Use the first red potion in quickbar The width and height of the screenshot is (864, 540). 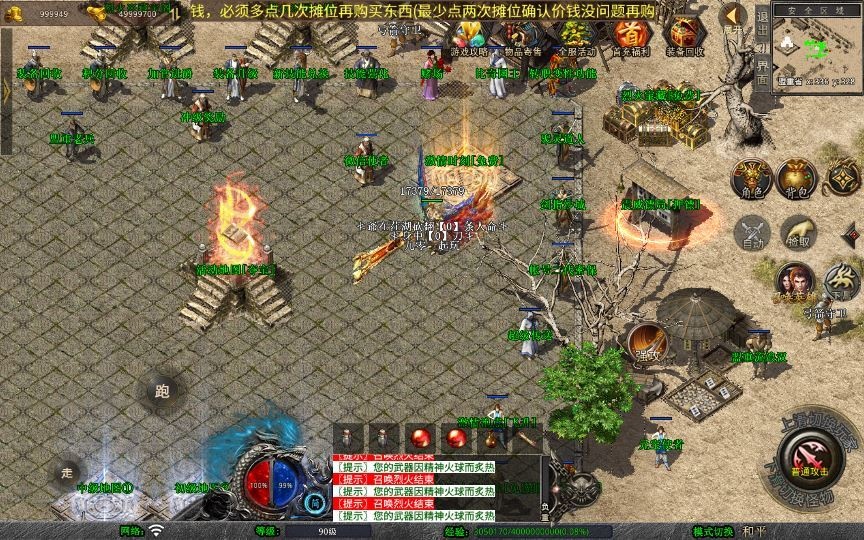(x=419, y=437)
